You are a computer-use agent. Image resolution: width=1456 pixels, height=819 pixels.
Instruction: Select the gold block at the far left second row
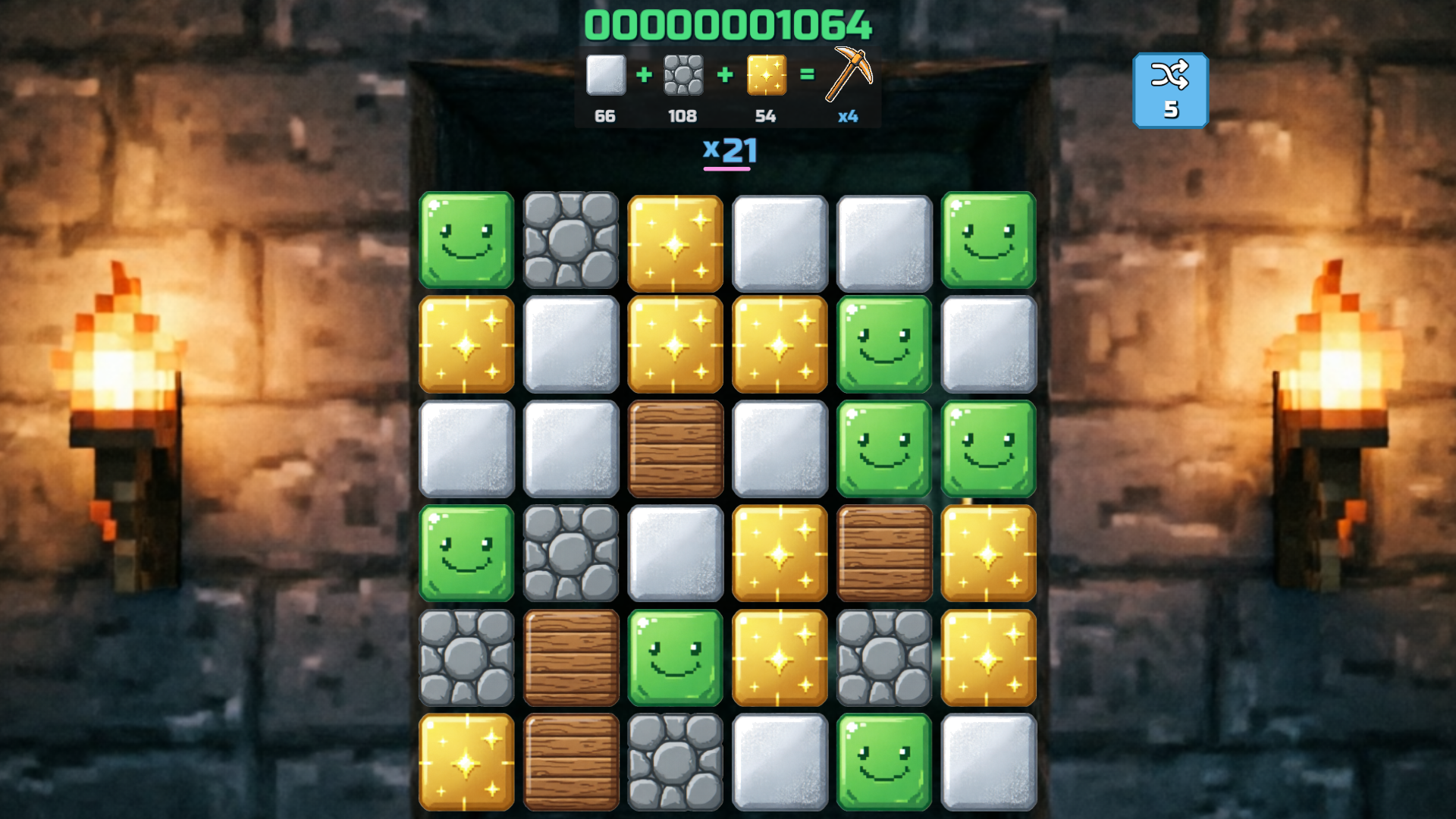coord(466,346)
